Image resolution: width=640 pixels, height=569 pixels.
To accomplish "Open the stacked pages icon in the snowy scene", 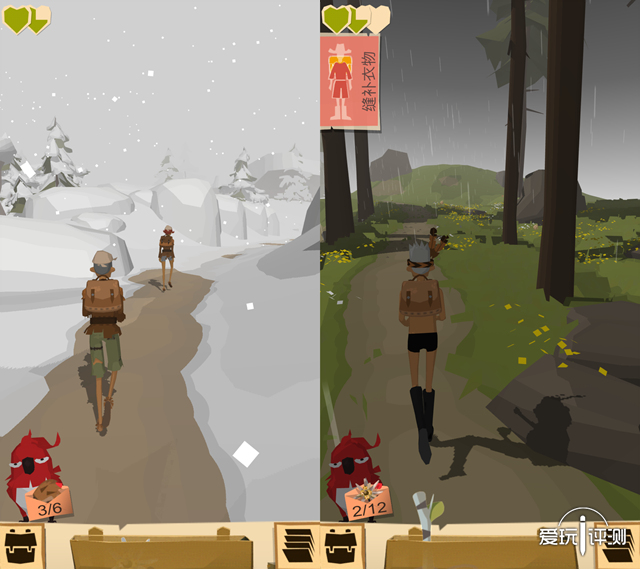I will [x=296, y=546].
